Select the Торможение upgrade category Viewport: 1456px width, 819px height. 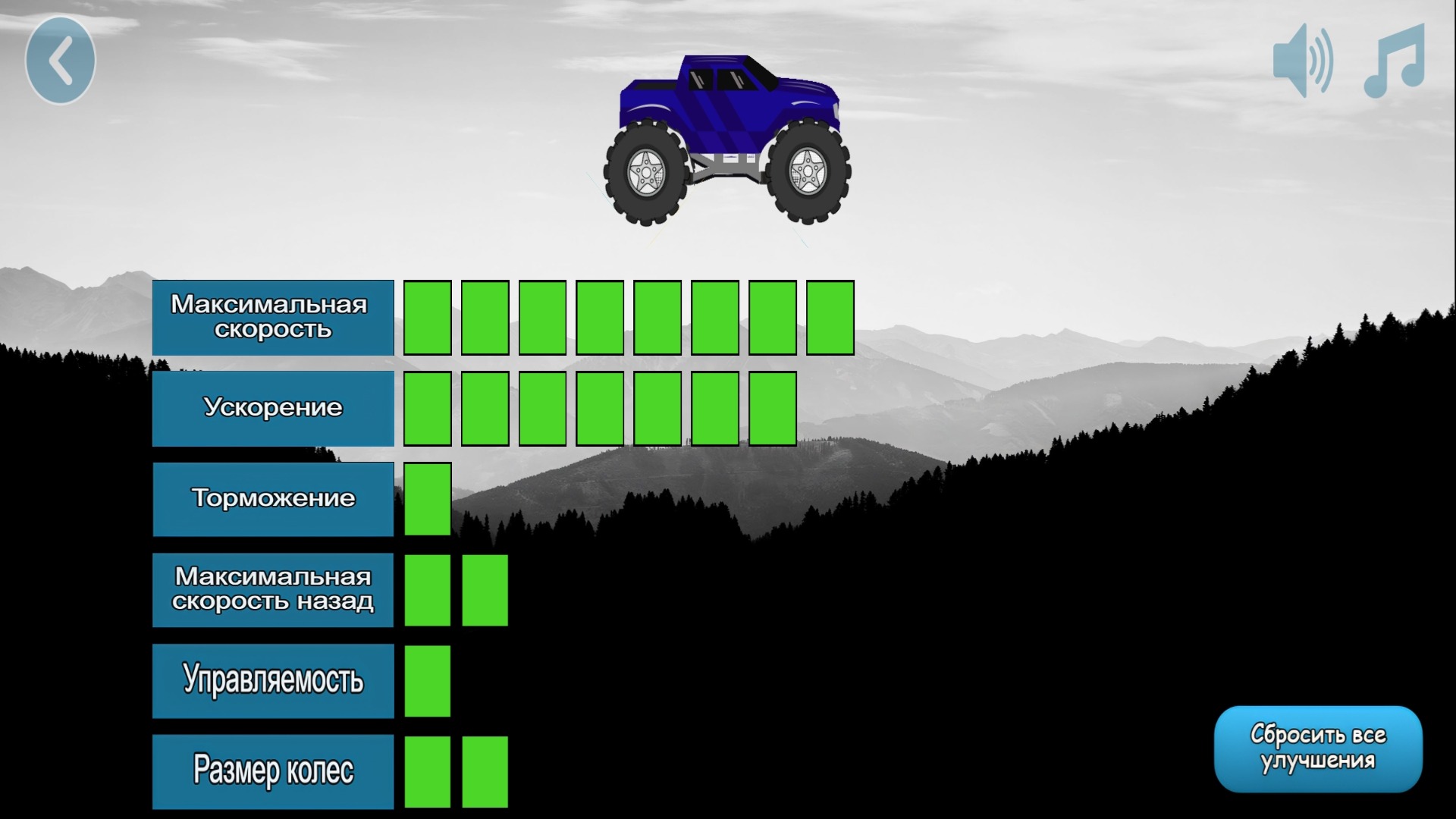coord(271,498)
